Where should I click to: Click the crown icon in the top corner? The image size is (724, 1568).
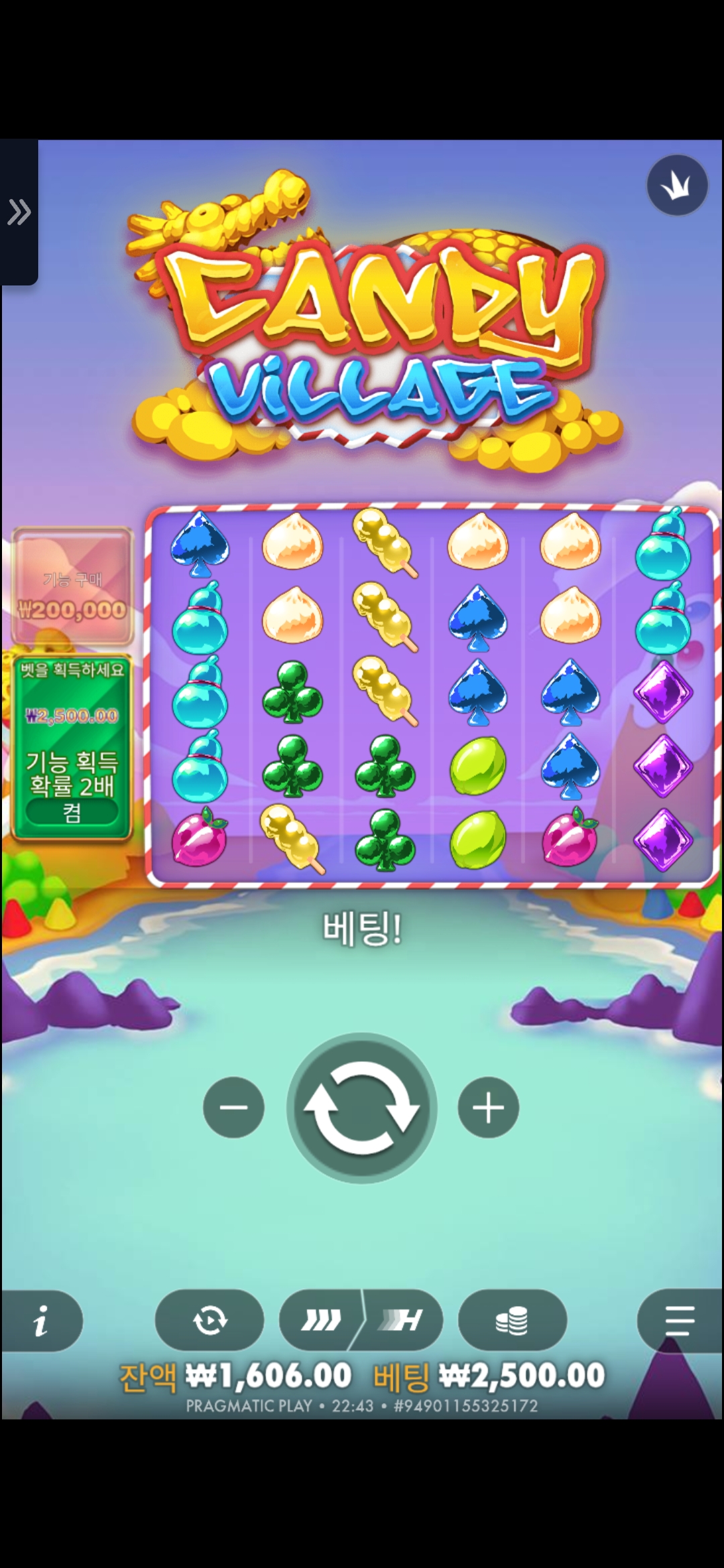[677, 186]
